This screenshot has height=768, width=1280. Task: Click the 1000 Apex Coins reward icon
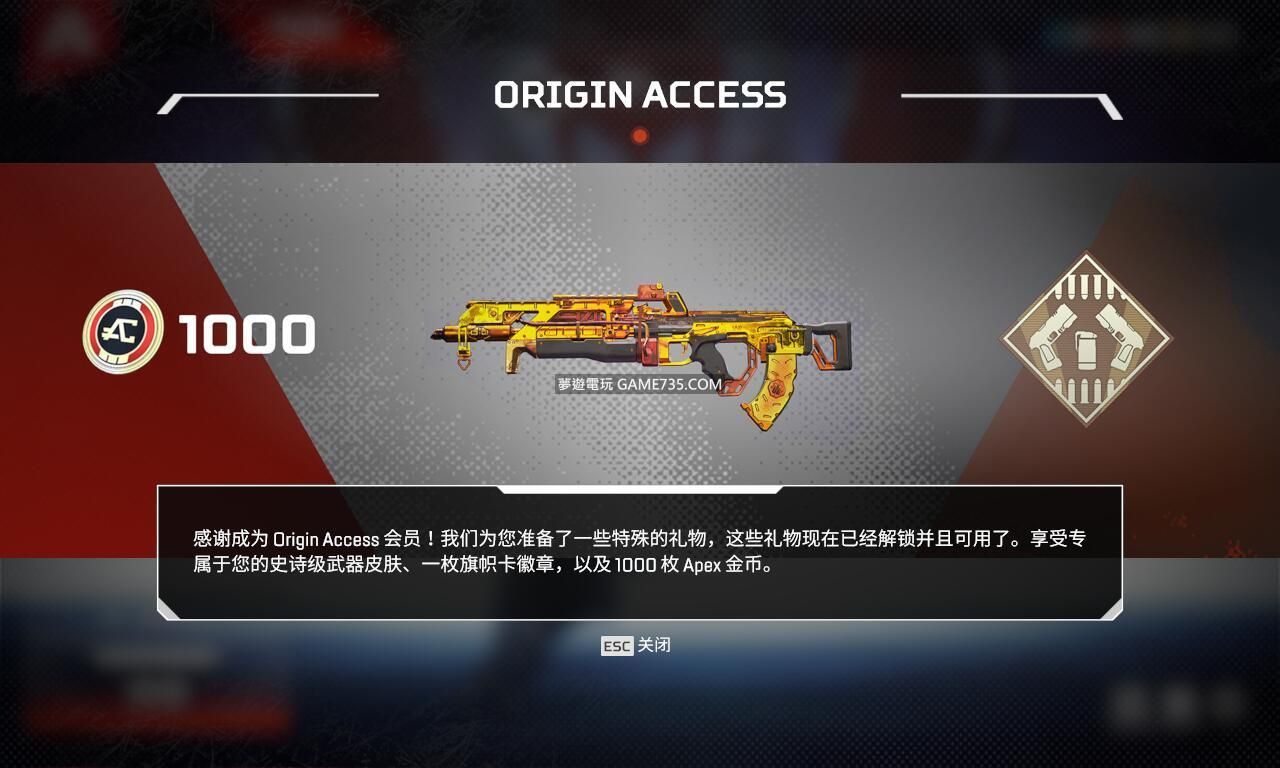tap(123, 332)
